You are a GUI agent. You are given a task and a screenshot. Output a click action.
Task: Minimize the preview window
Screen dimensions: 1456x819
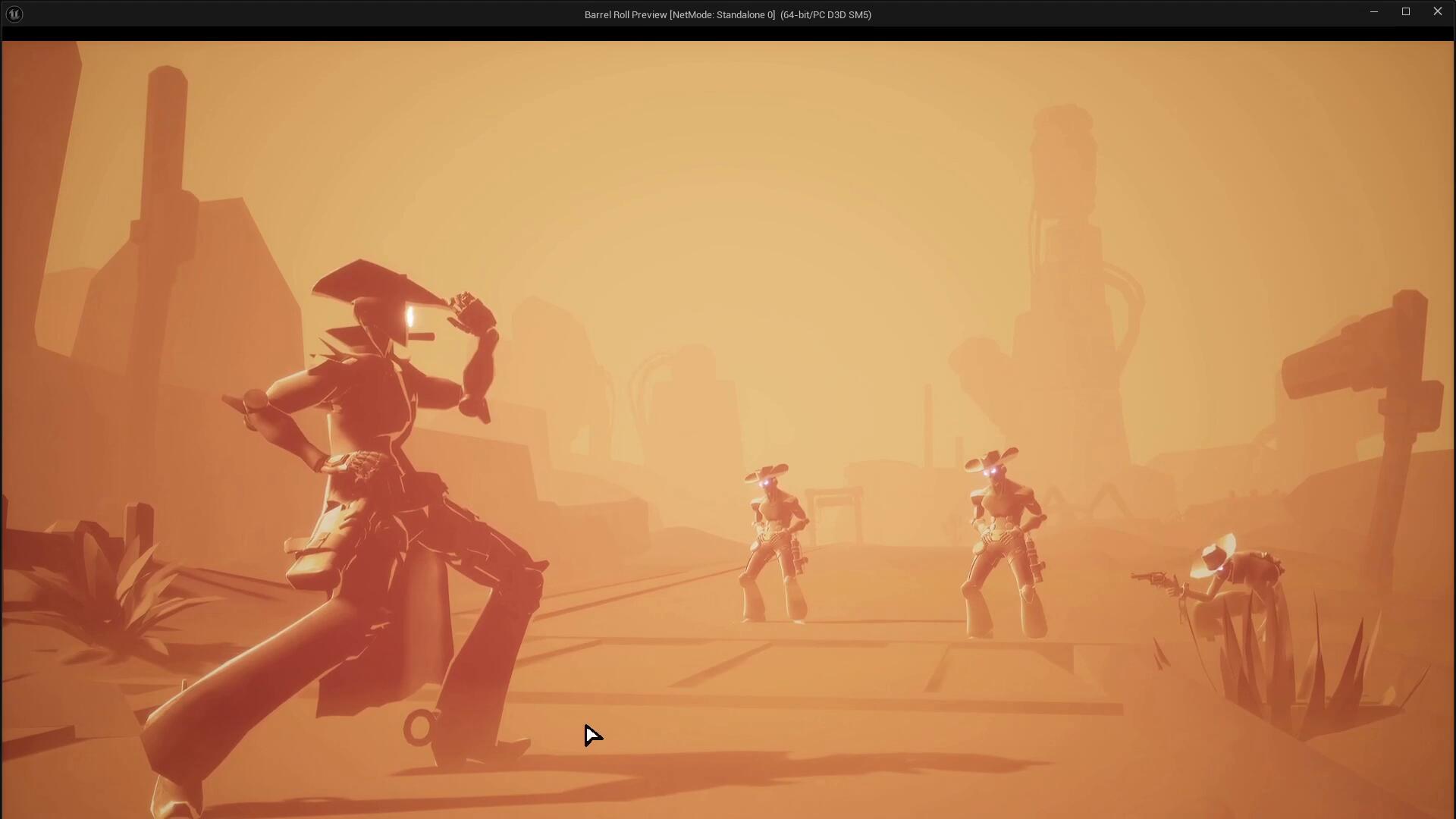pos(1373,11)
